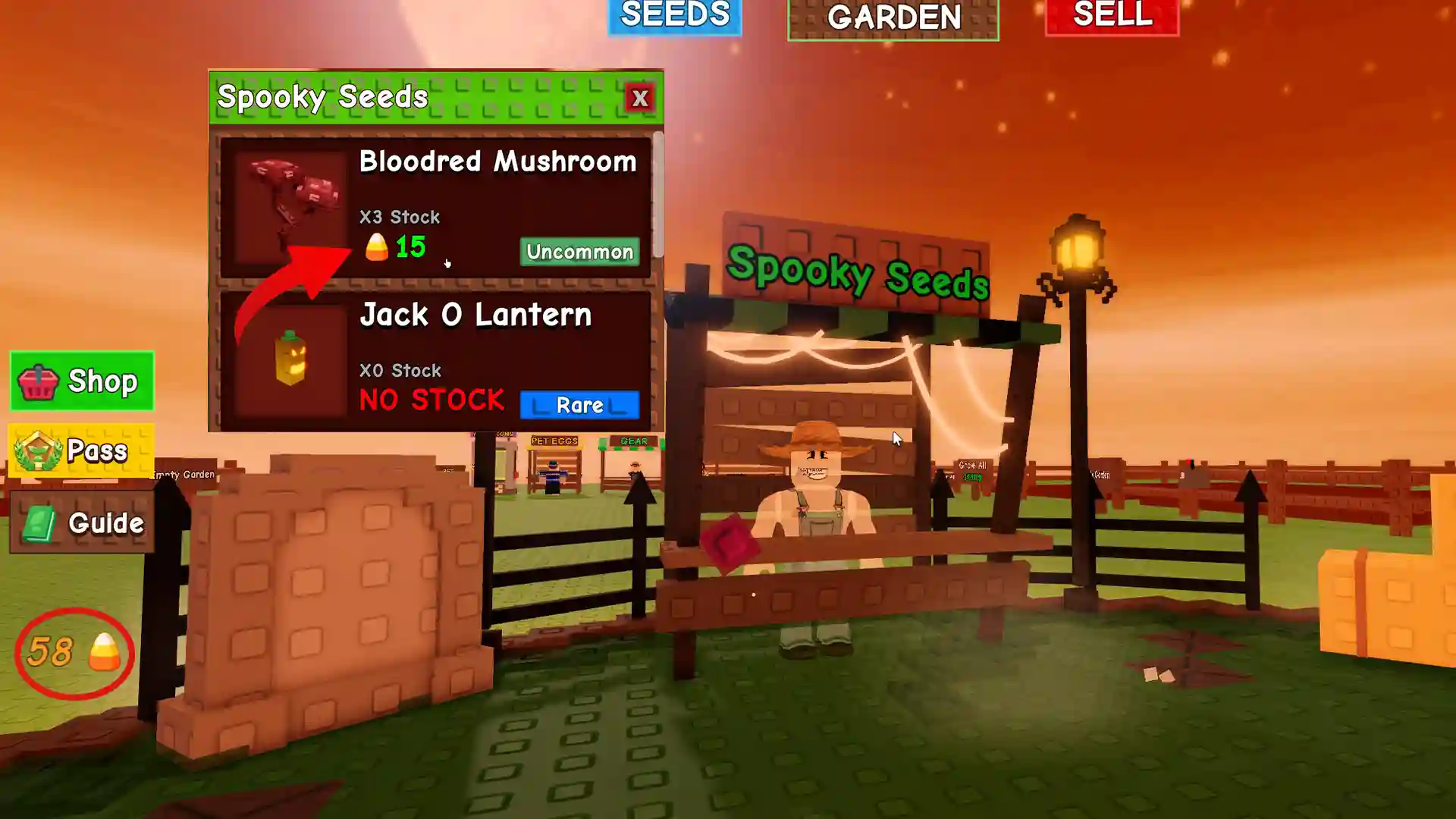1456x819 pixels.
Task: Click the Spooky Seeds list scrollbar
Action: point(658,194)
